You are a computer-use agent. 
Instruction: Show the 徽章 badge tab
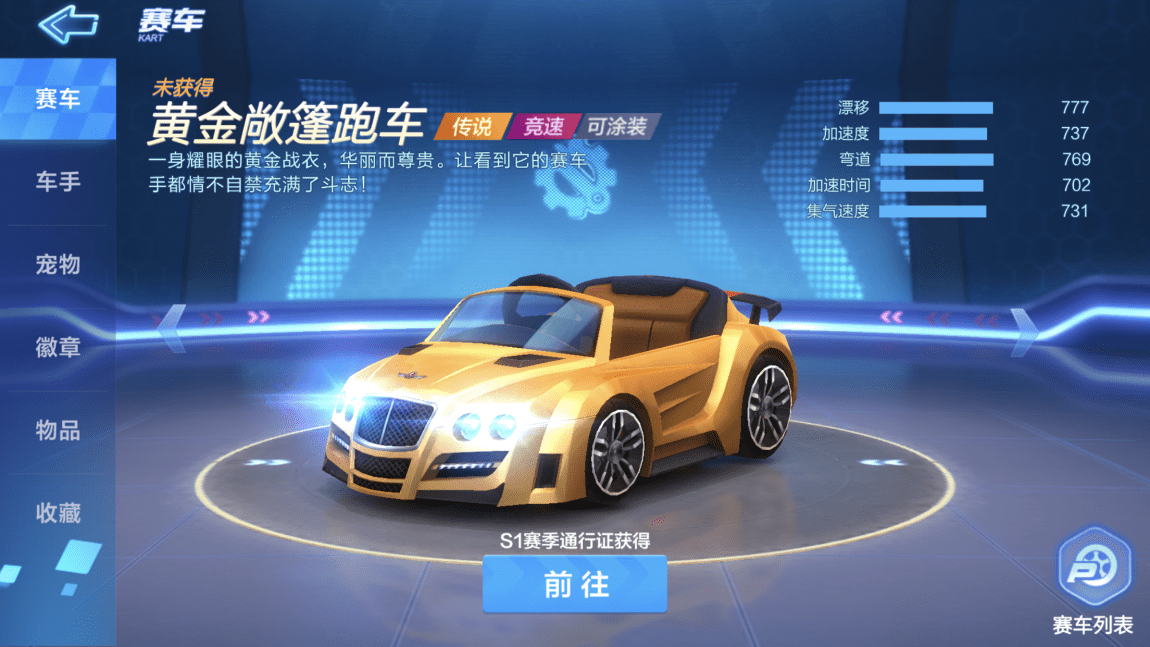(57, 348)
